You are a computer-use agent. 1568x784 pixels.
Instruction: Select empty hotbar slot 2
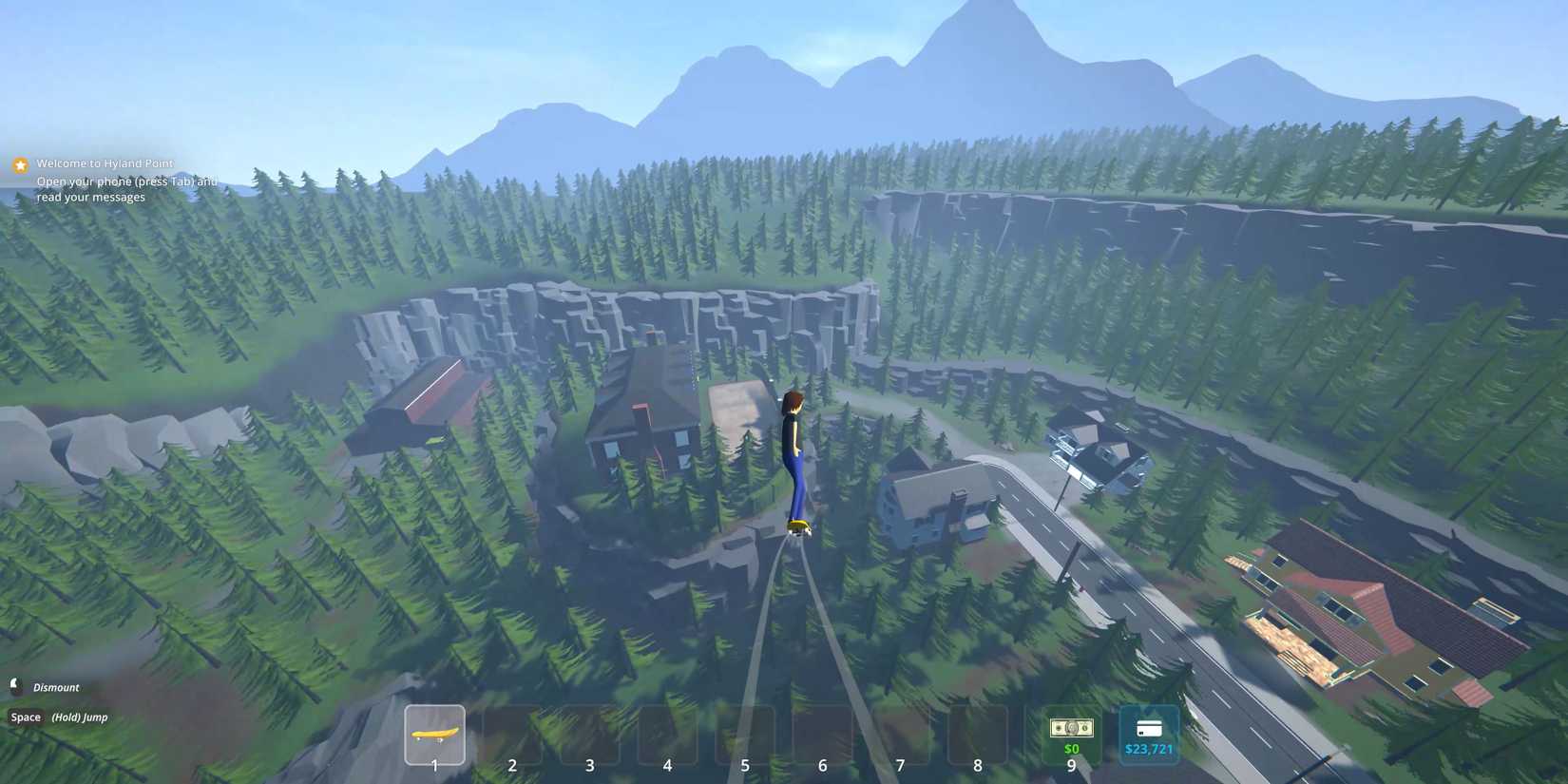[512, 733]
